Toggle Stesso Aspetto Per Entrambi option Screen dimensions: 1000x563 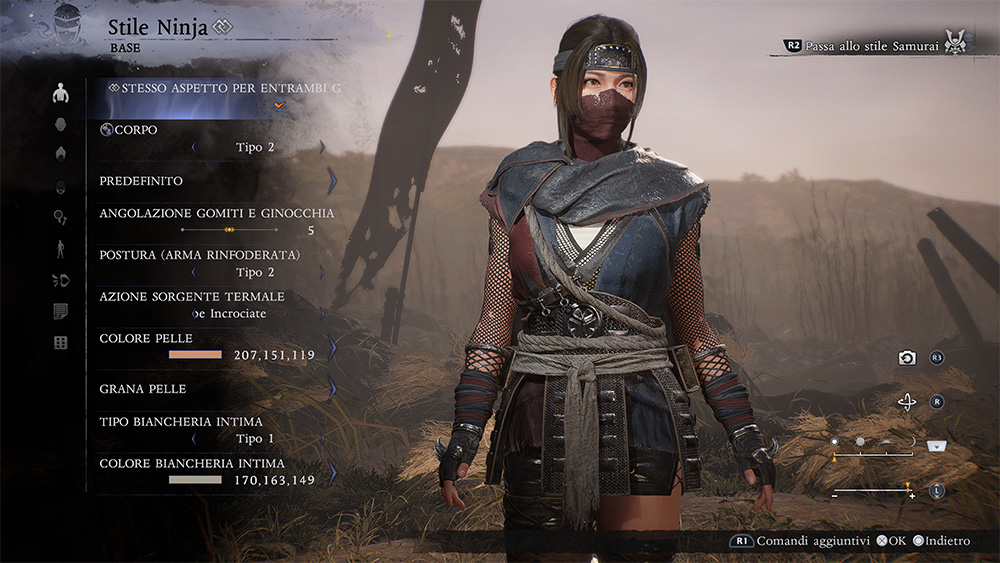click(225, 88)
